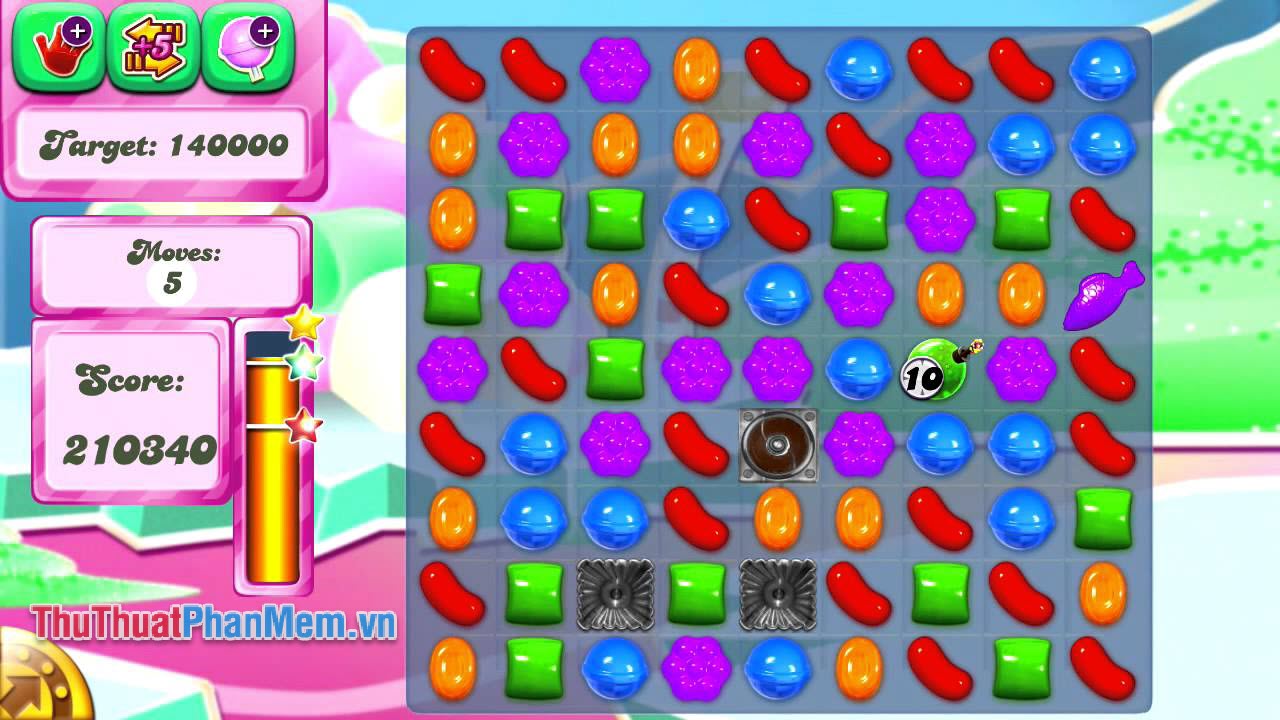Click the yellow star above the progress bar

click(303, 322)
